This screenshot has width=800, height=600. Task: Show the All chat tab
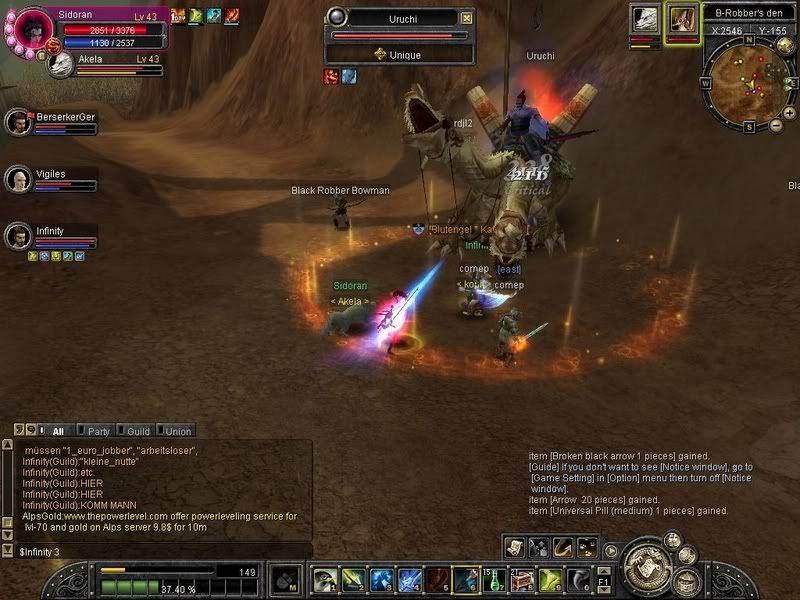[x=58, y=431]
